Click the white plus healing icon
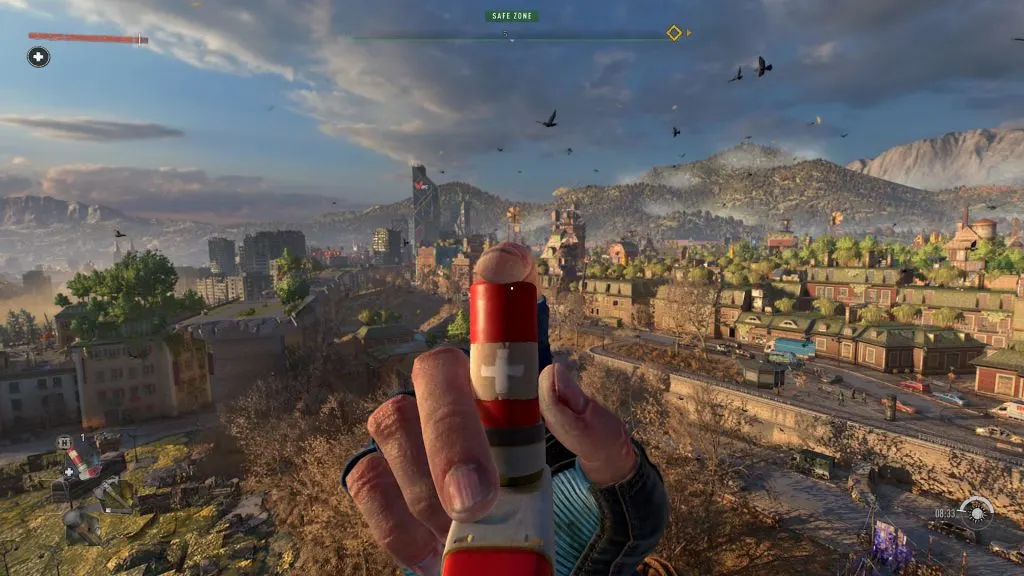Viewport: 1024px width, 576px height. click(38, 57)
